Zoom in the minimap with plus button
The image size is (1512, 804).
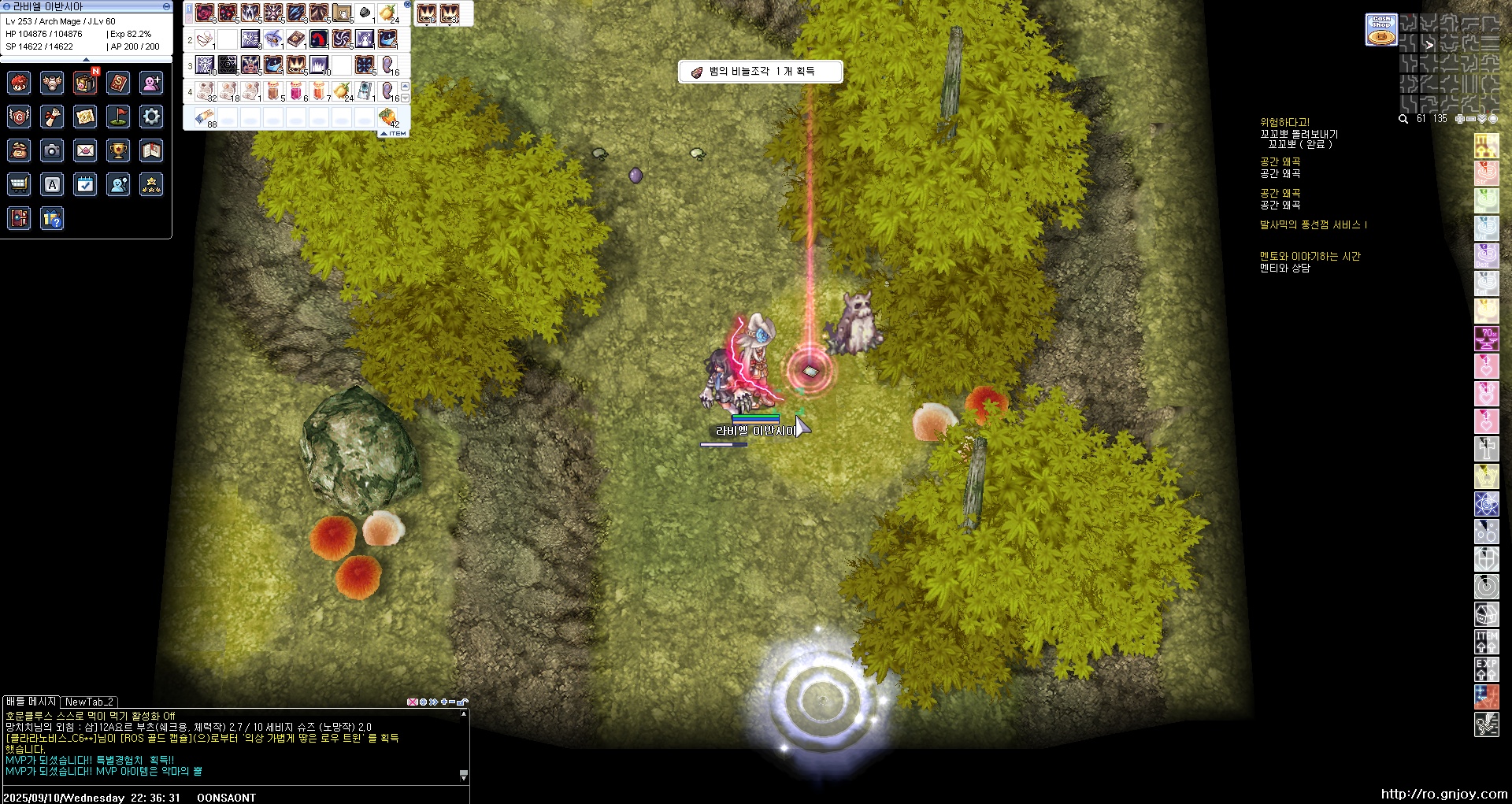pyautogui.click(x=1459, y=119)
